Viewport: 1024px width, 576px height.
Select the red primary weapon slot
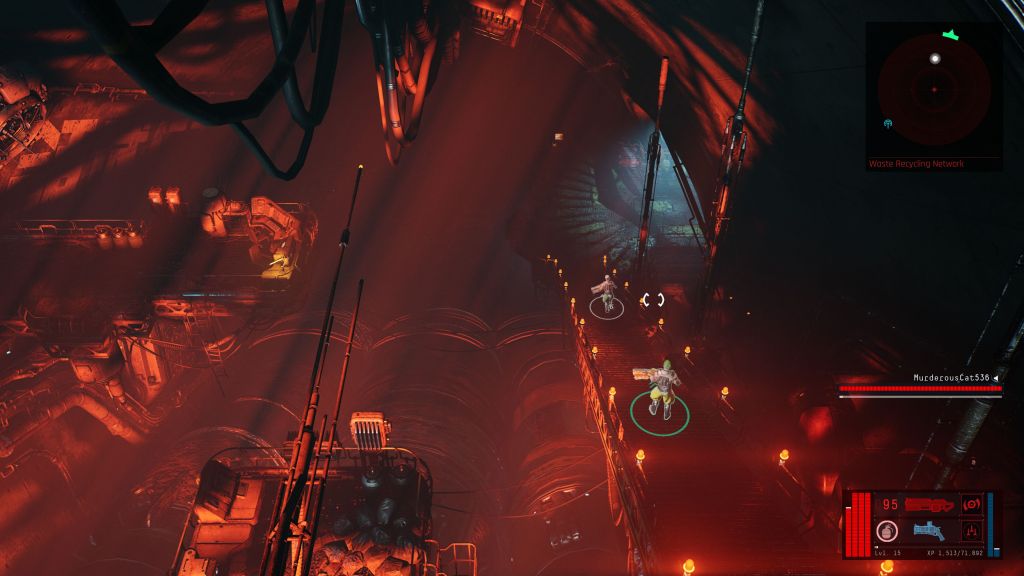(x=931, y=504)
